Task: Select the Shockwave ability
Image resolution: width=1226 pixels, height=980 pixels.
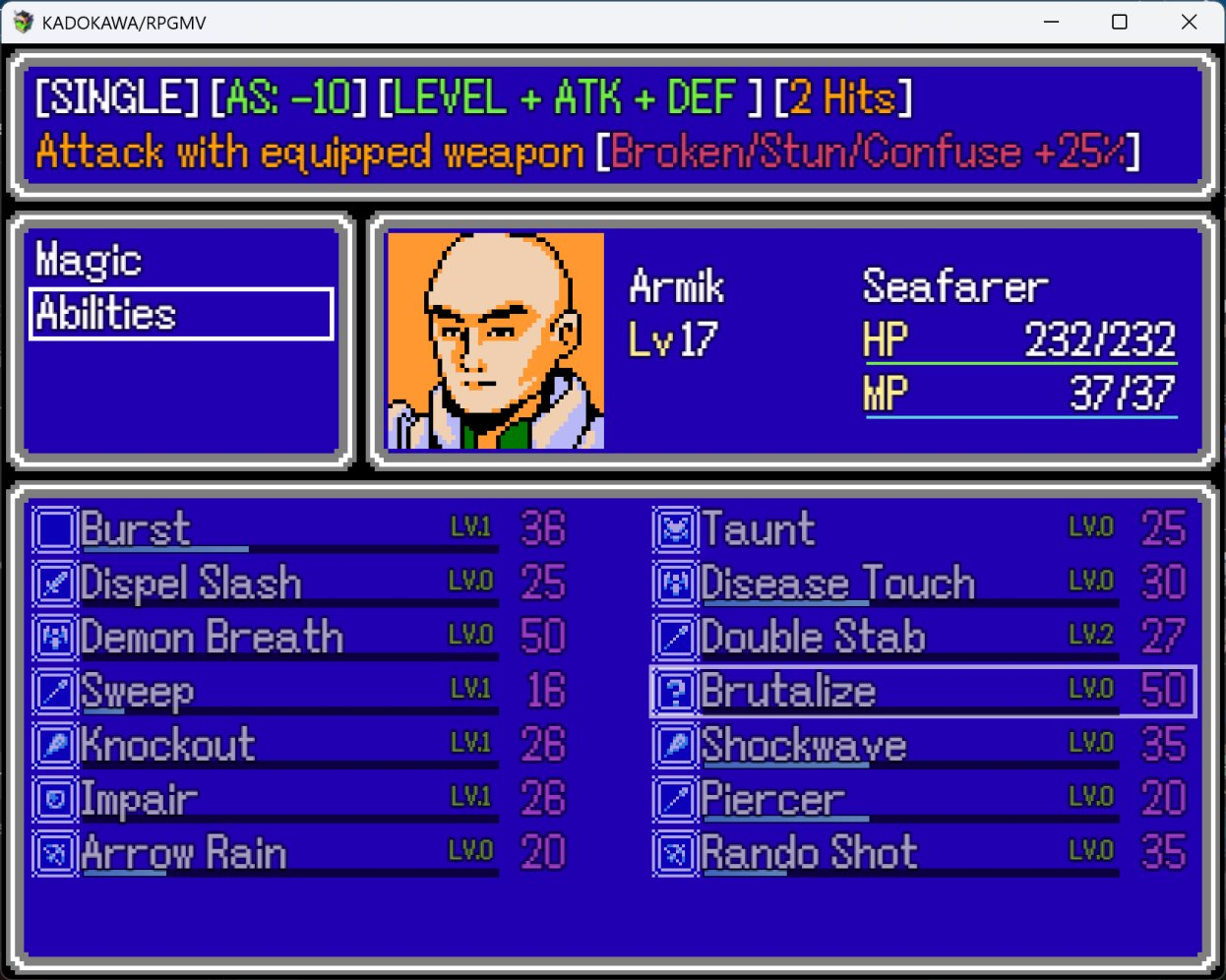Action: pos(886,745)
